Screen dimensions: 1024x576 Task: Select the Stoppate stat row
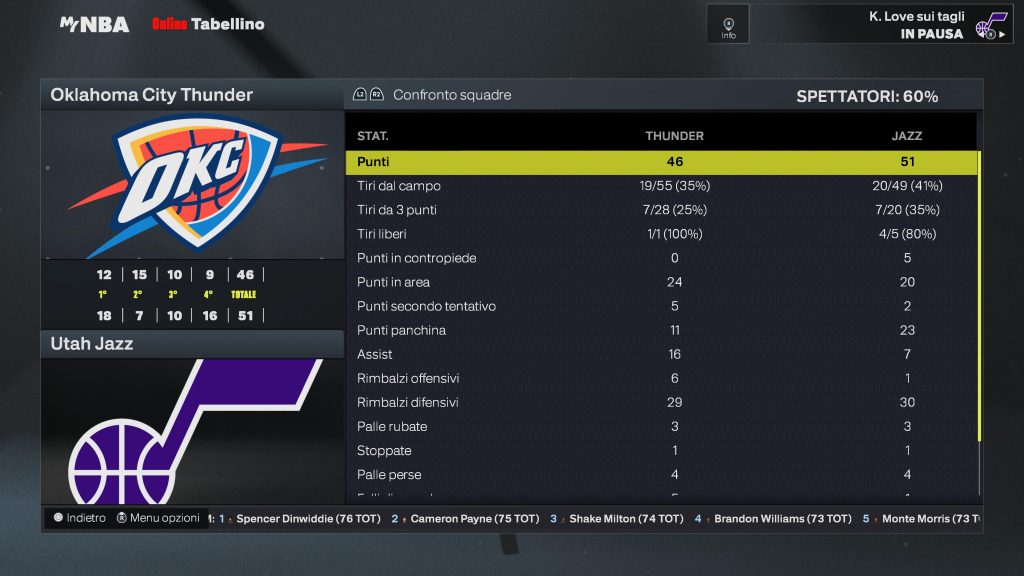click(661, 450)
